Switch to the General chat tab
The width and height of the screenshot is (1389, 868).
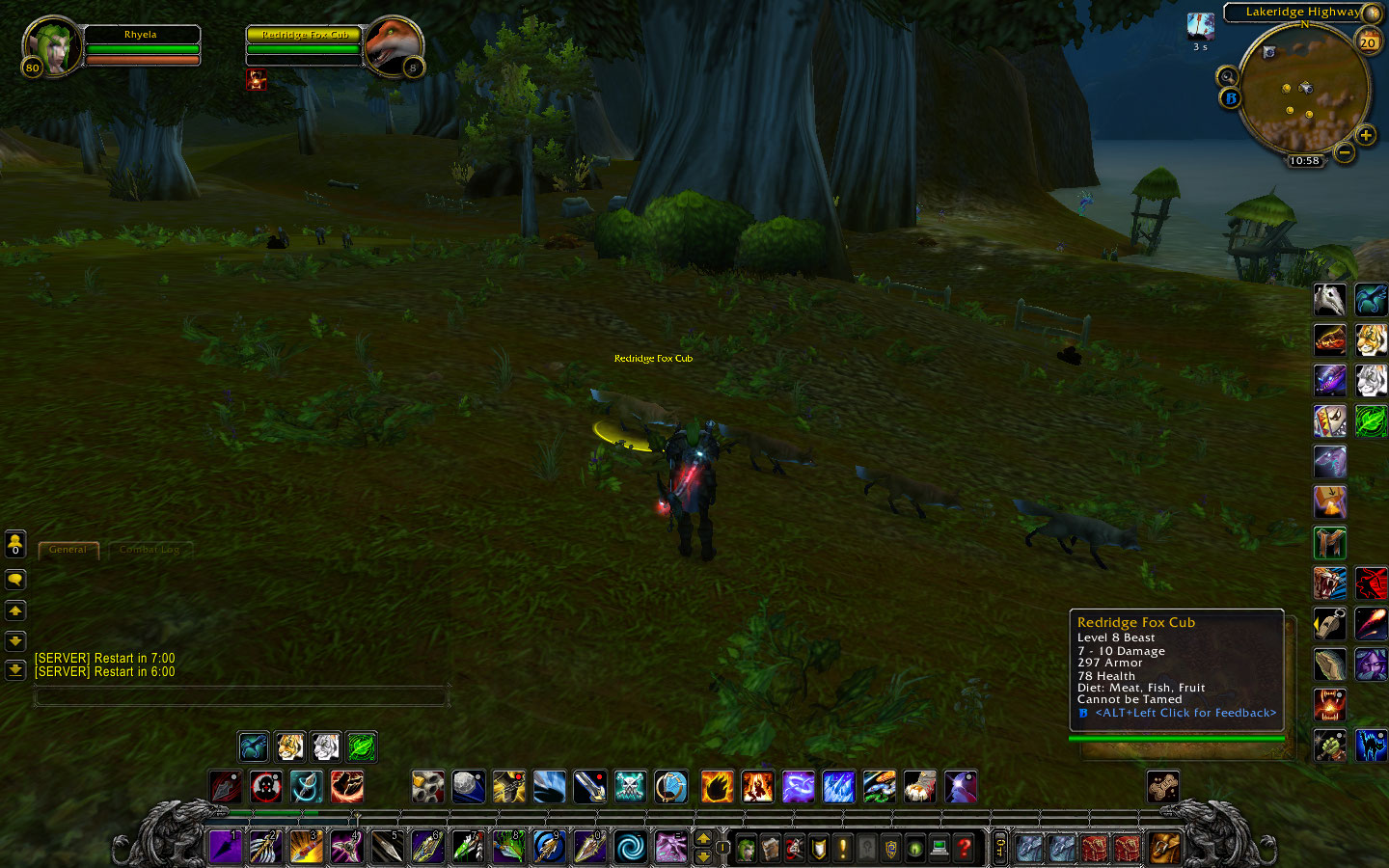coord(68,550)
